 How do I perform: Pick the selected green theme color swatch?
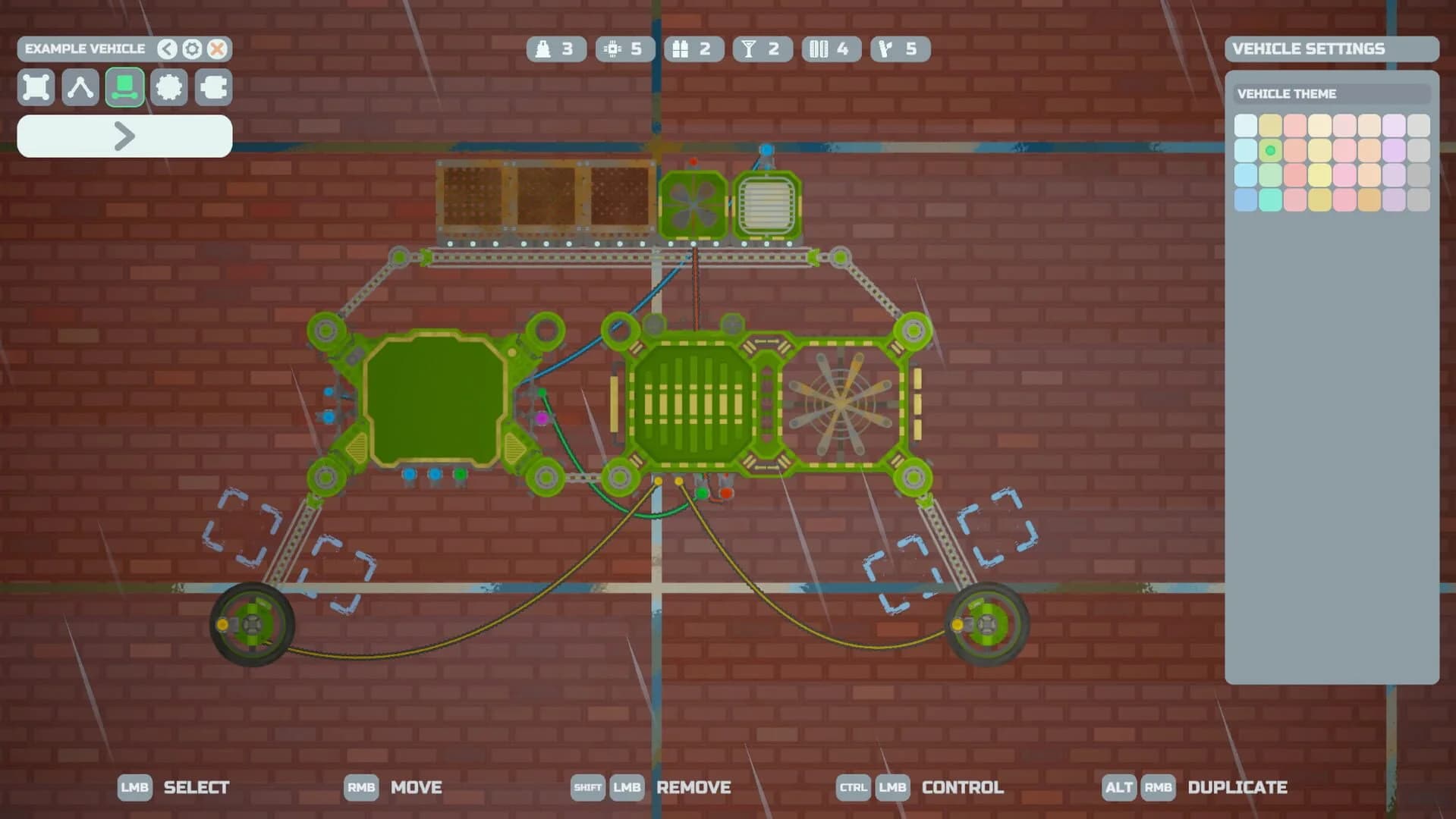1271,151
